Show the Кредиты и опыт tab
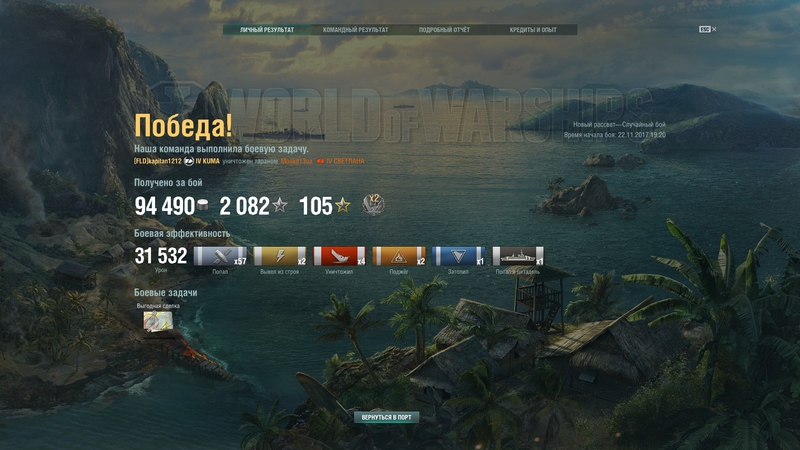The height and width of the screenshot is (450, 800). (532, 30)
